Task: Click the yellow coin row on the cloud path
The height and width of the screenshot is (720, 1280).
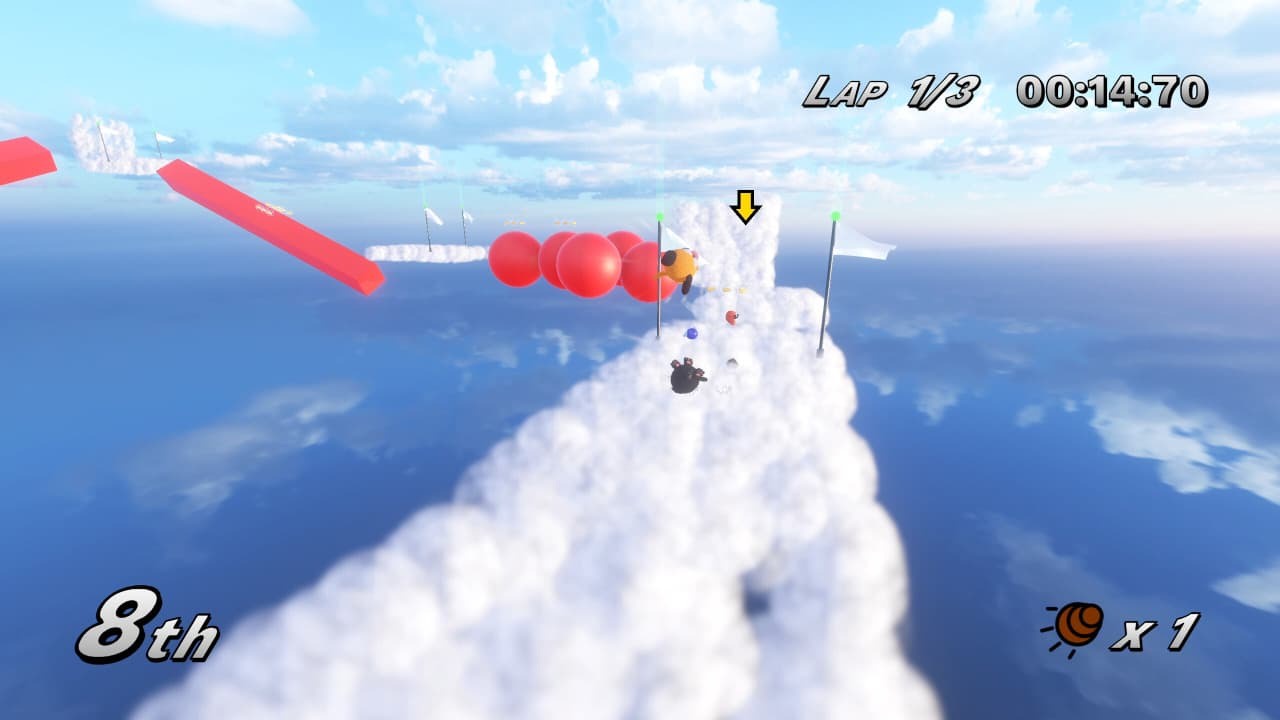Action: click(x=725, y=291)
